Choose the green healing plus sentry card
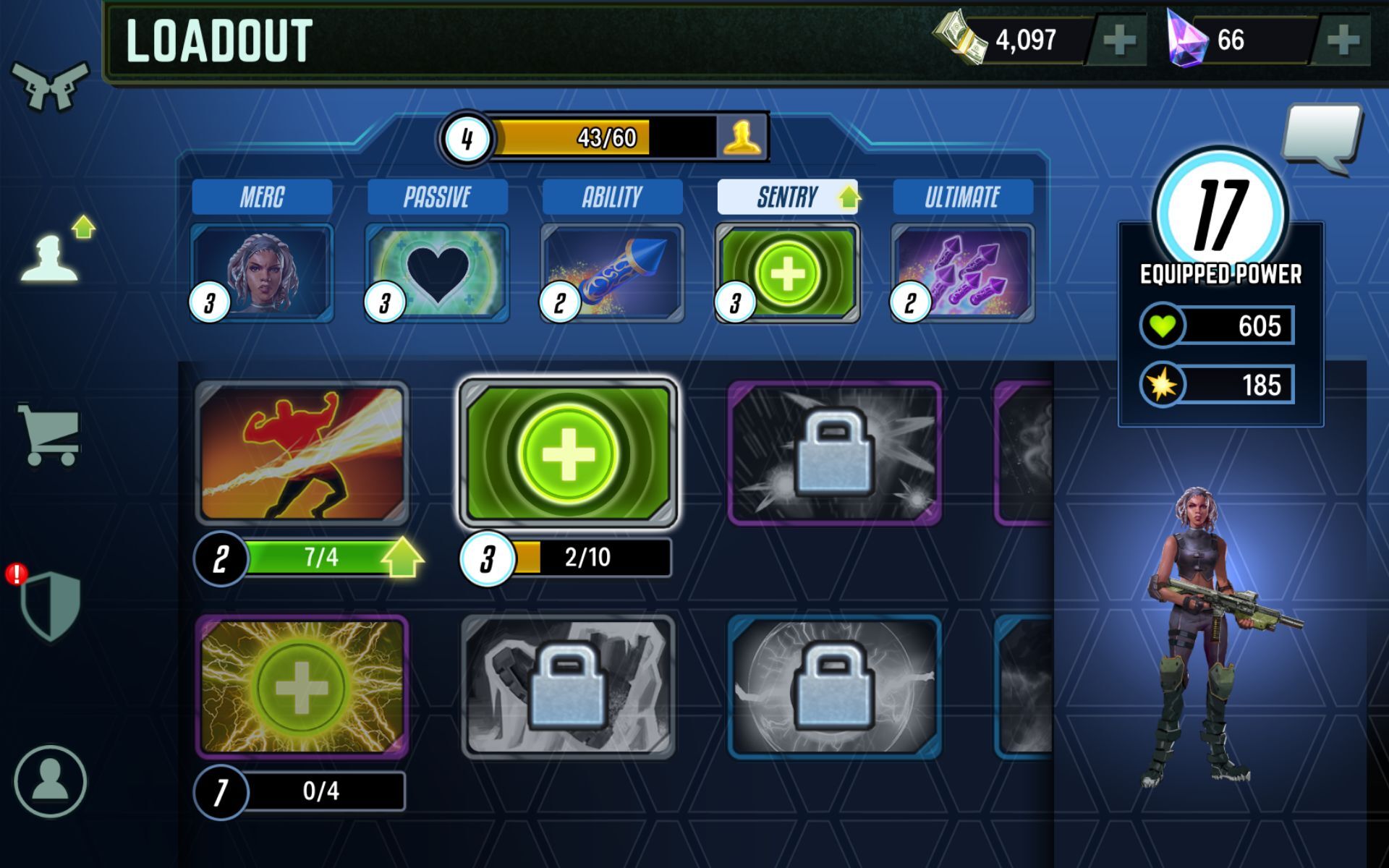 [x=568, y=453]
